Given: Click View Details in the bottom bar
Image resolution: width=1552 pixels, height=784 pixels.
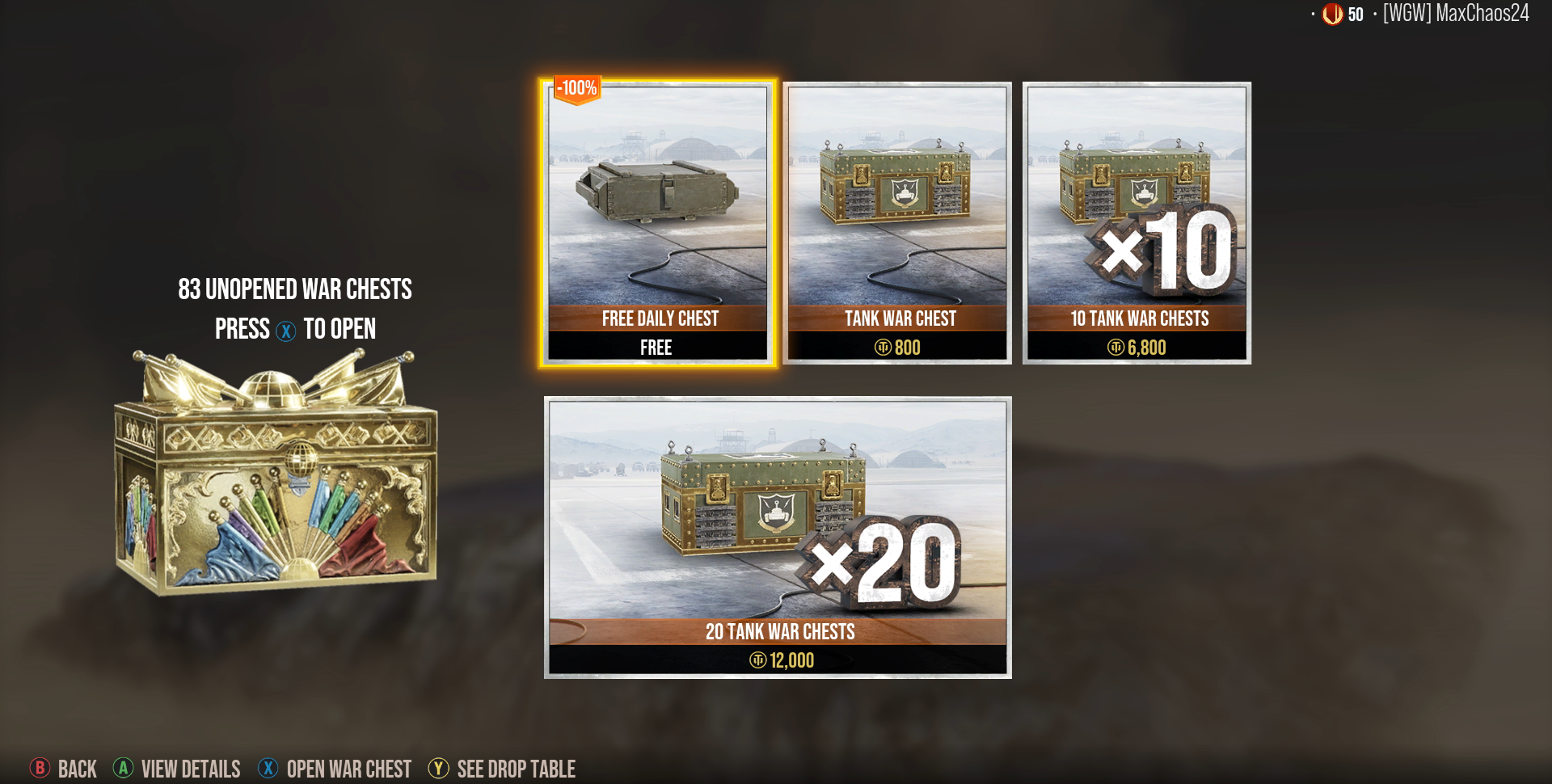Looking at the screenshot, I should click(191, 769).
